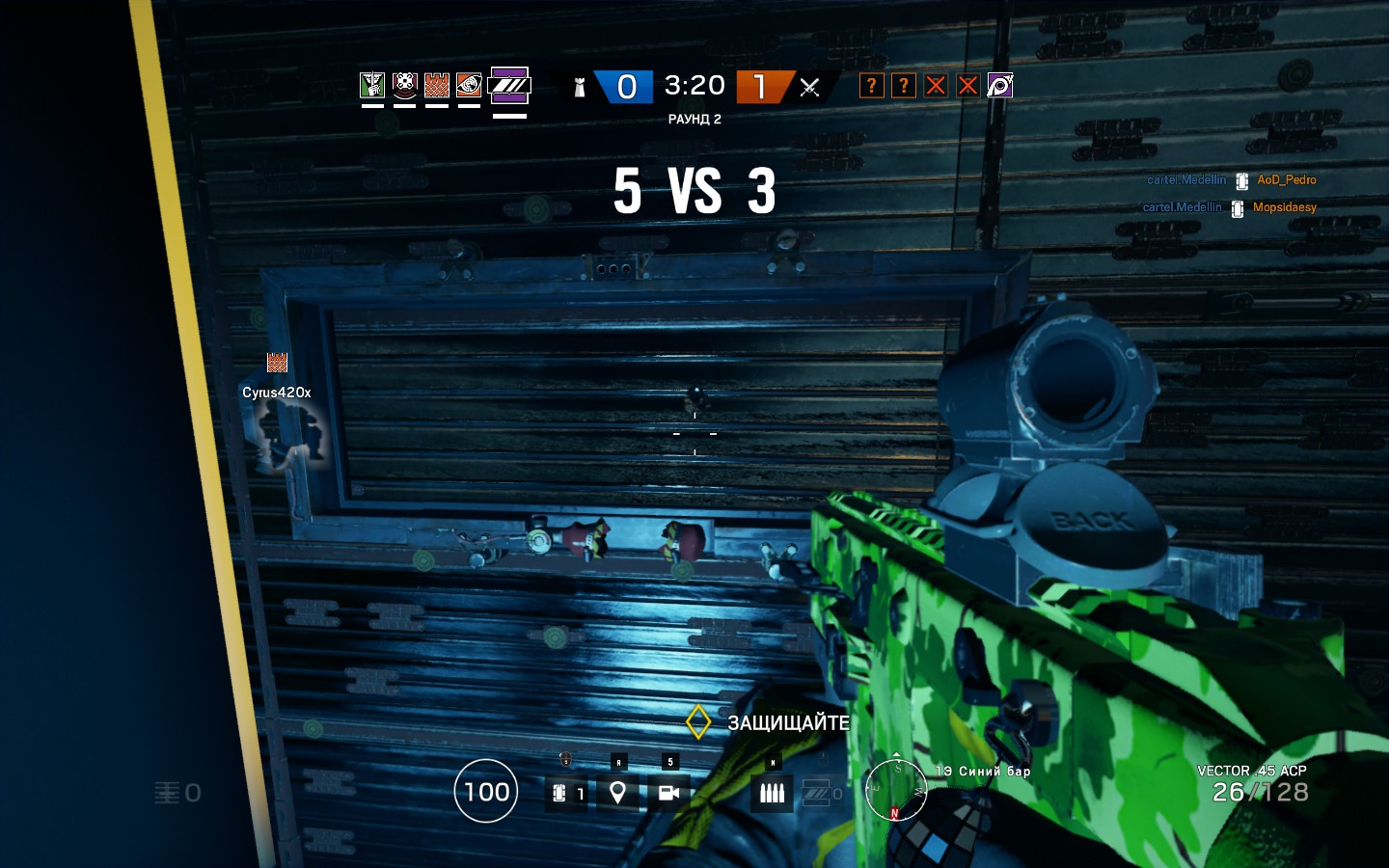Image resolution: width=1389 pixels, height=868 pixels.
Task: Click the second defender operator portrait
Action: point(403,85)
